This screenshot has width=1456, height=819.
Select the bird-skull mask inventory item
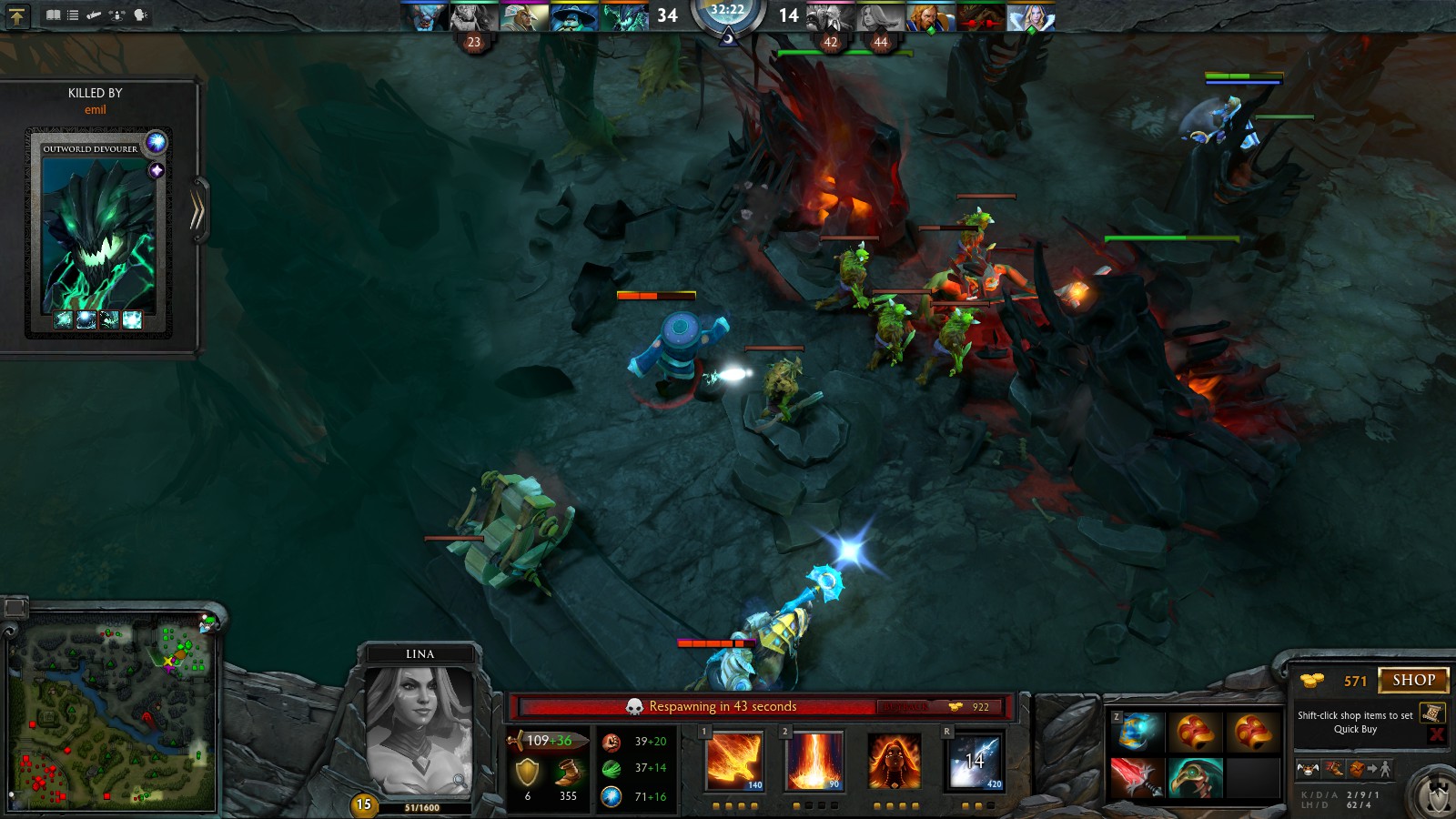coord(1195,778)
